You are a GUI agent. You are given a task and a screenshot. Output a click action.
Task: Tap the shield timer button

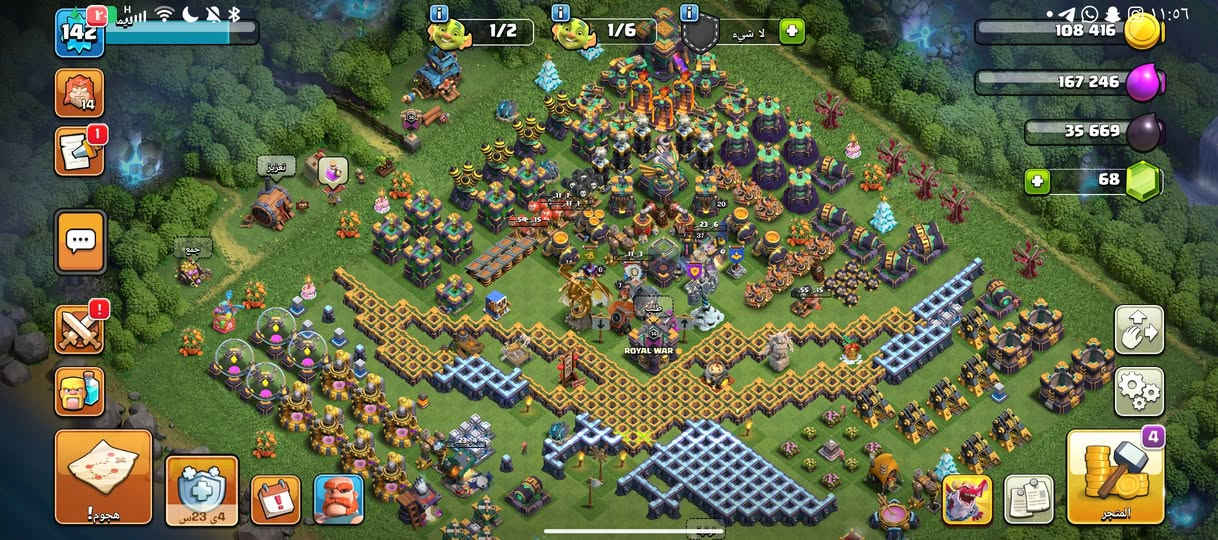click(201, 490)
